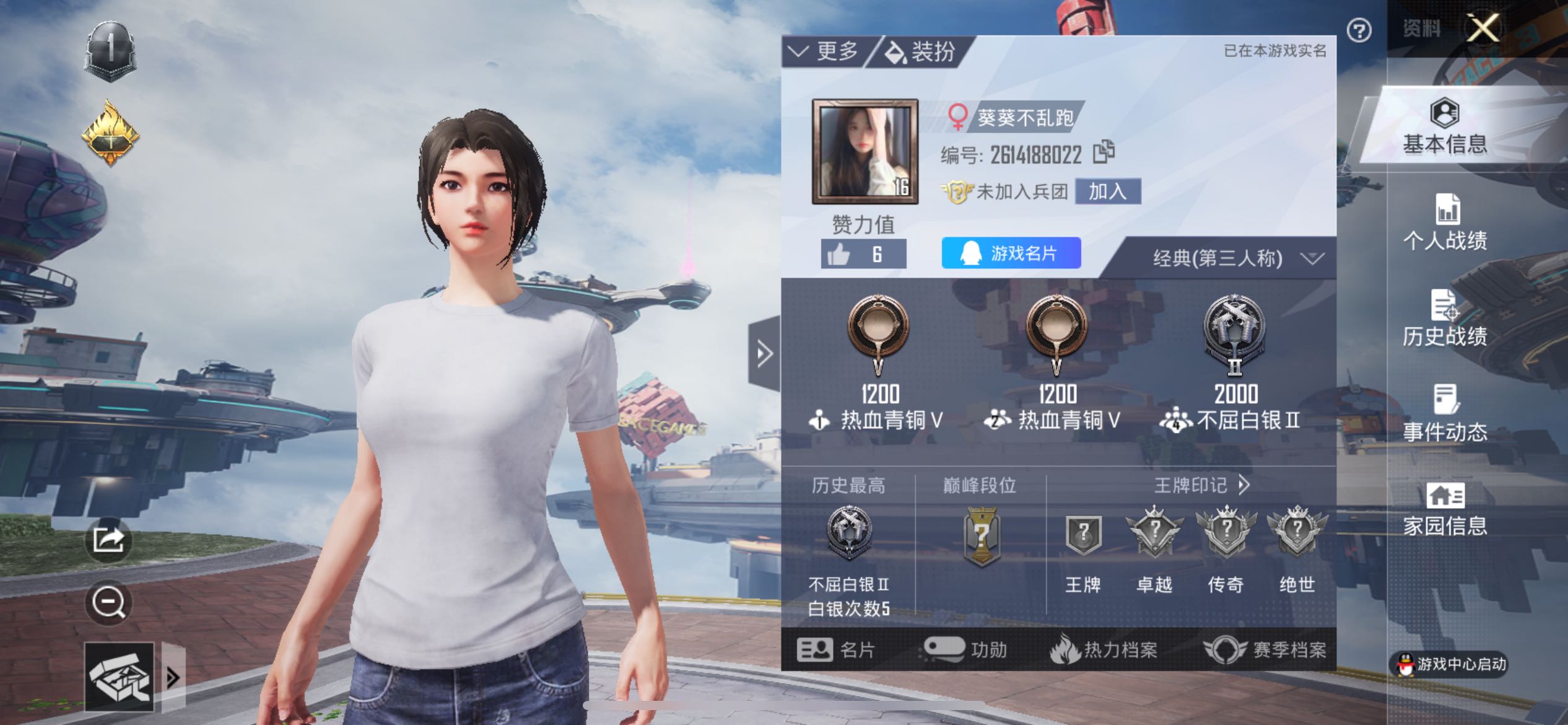
Task: Click the share arrow icon
Action: [108, 540]
